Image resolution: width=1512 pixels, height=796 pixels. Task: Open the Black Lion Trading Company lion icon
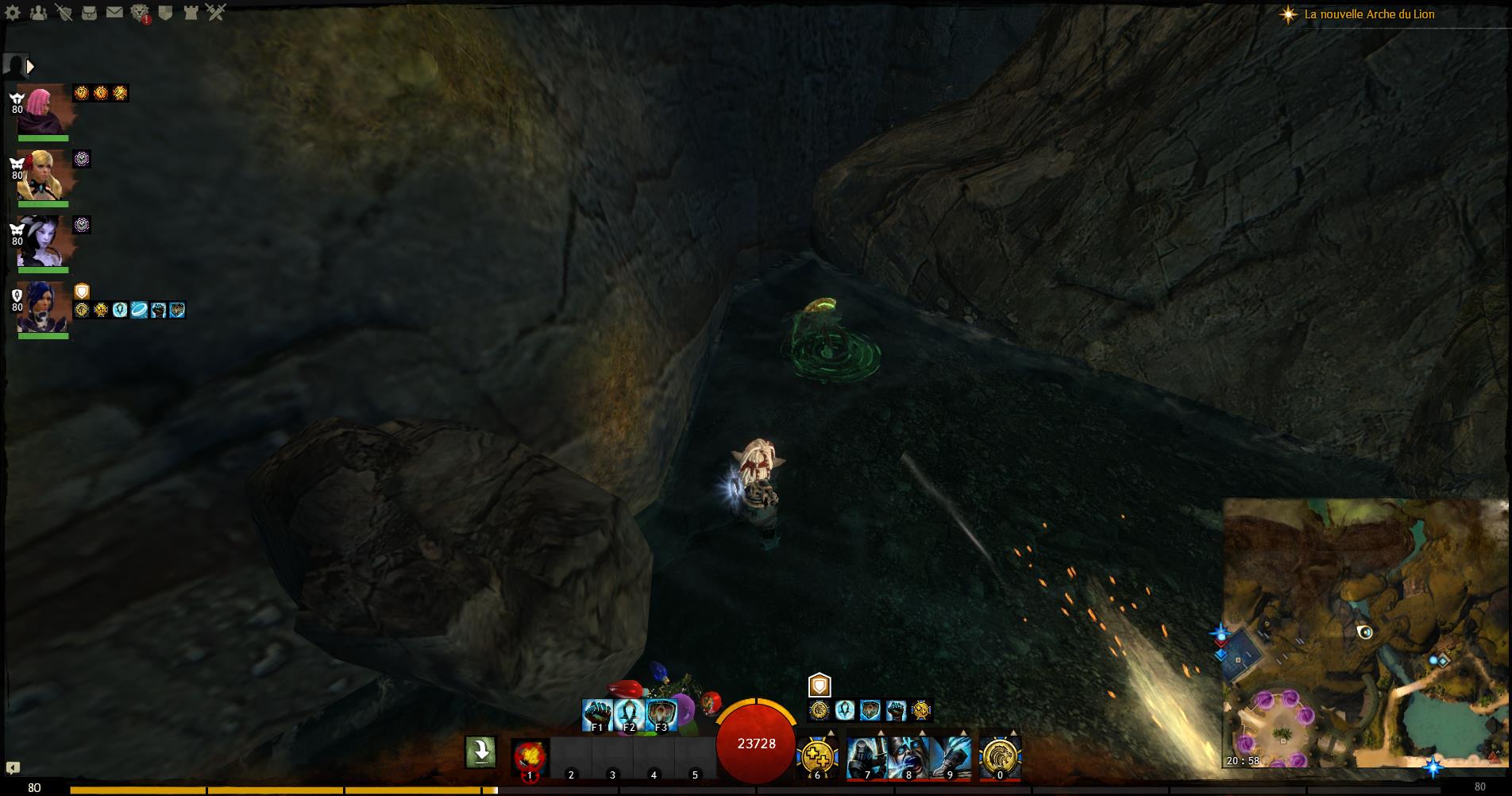pos(140,13)
